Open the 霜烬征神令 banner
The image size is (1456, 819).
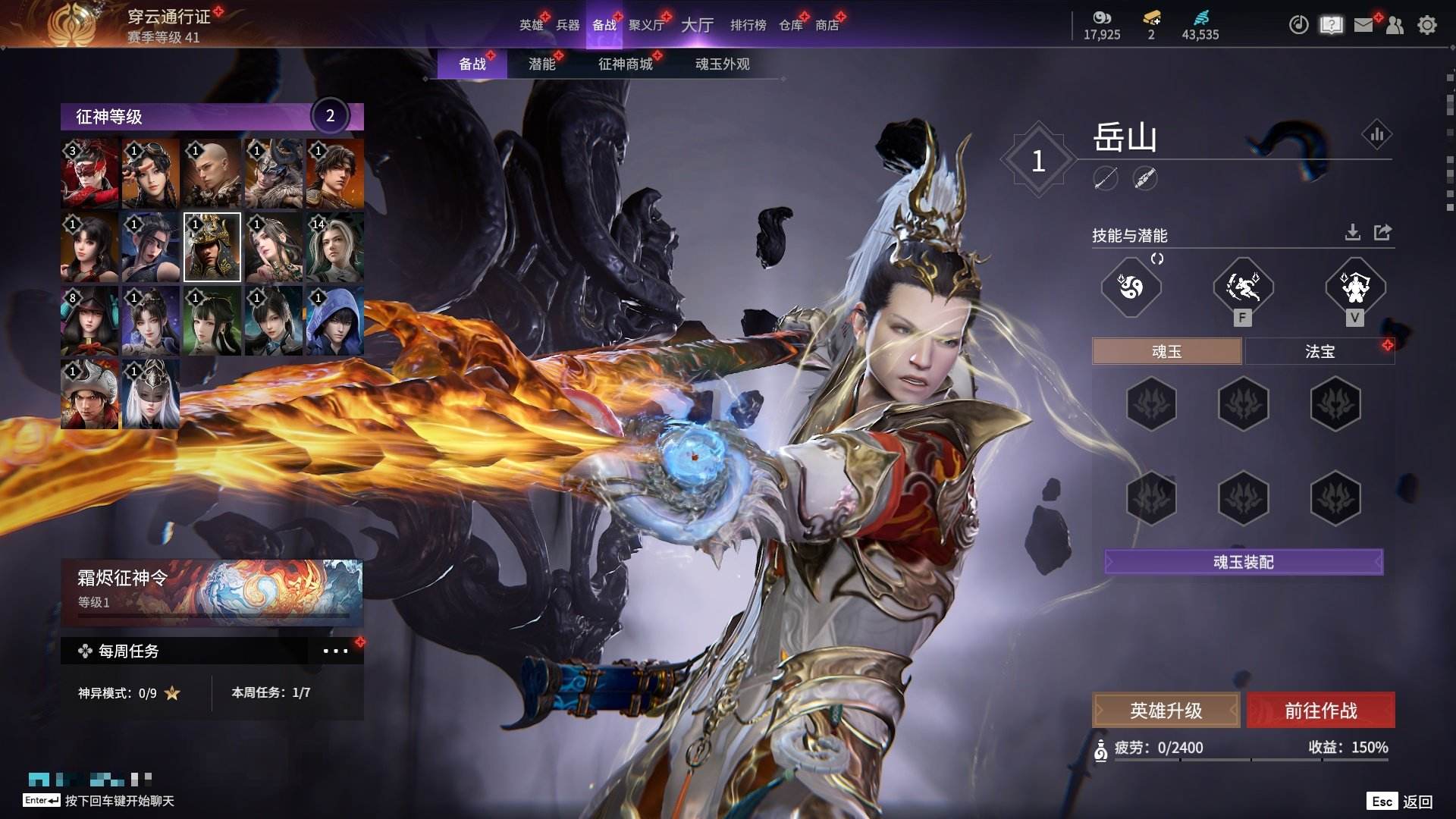pyautogui.click(x=212, y=591)
